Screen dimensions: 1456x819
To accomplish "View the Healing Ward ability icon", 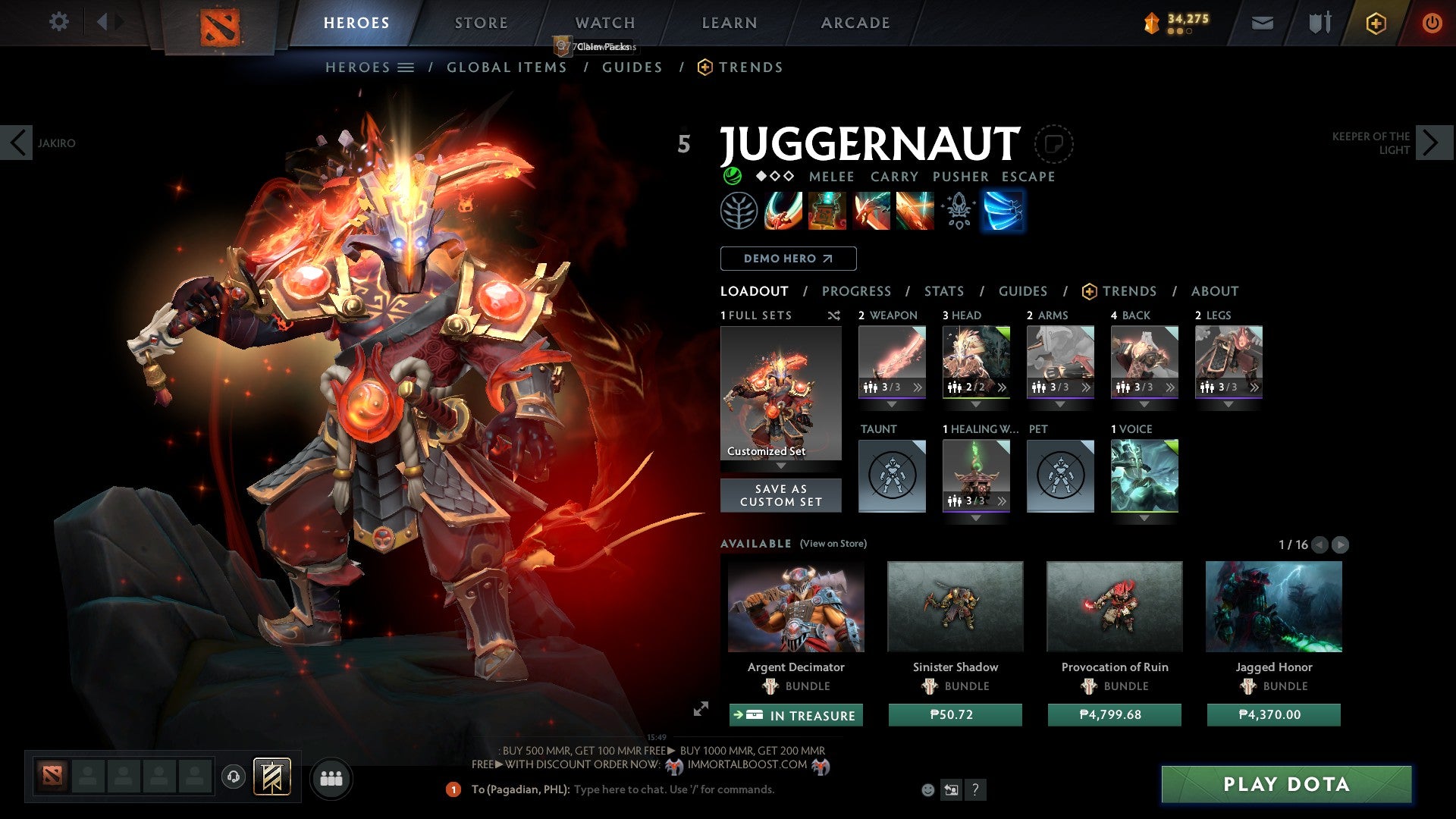I will (x=827, y=211).
